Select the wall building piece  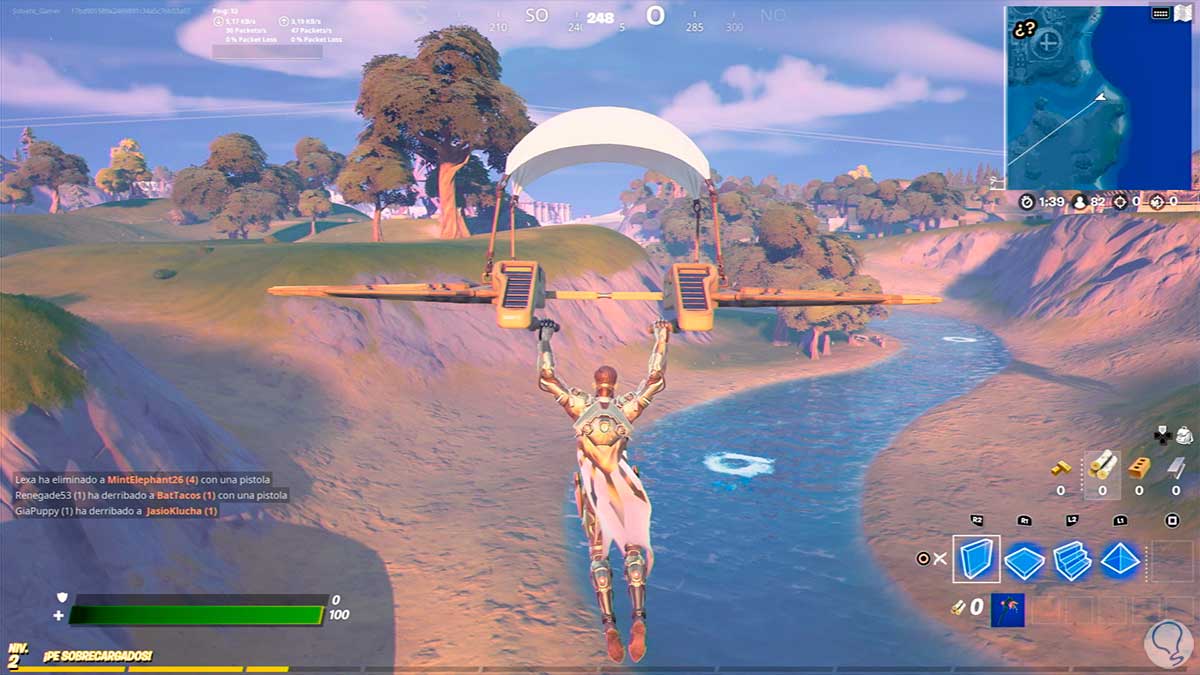pyautogui.click(x=975, y=559)
